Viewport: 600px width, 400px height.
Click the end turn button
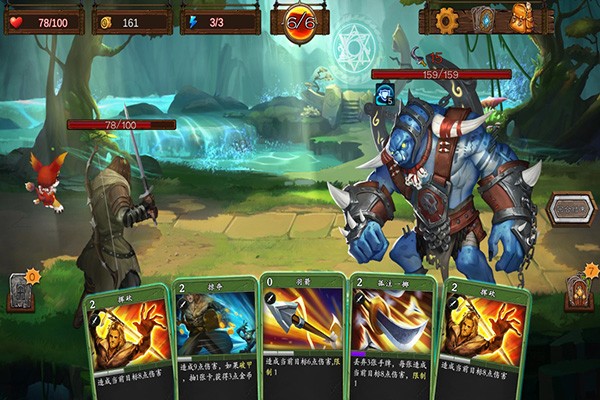pyautogui.click(x=571, y=209)
